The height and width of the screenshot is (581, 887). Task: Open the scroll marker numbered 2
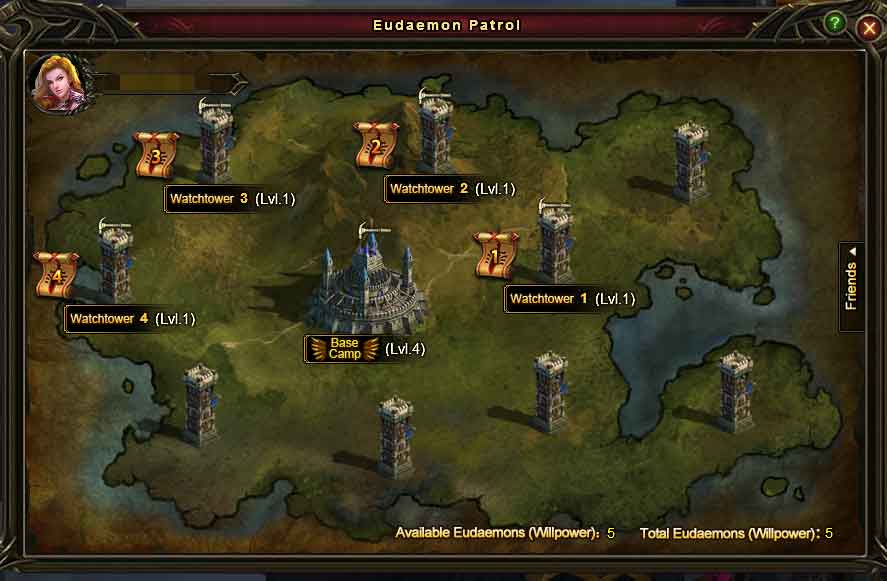376,146
